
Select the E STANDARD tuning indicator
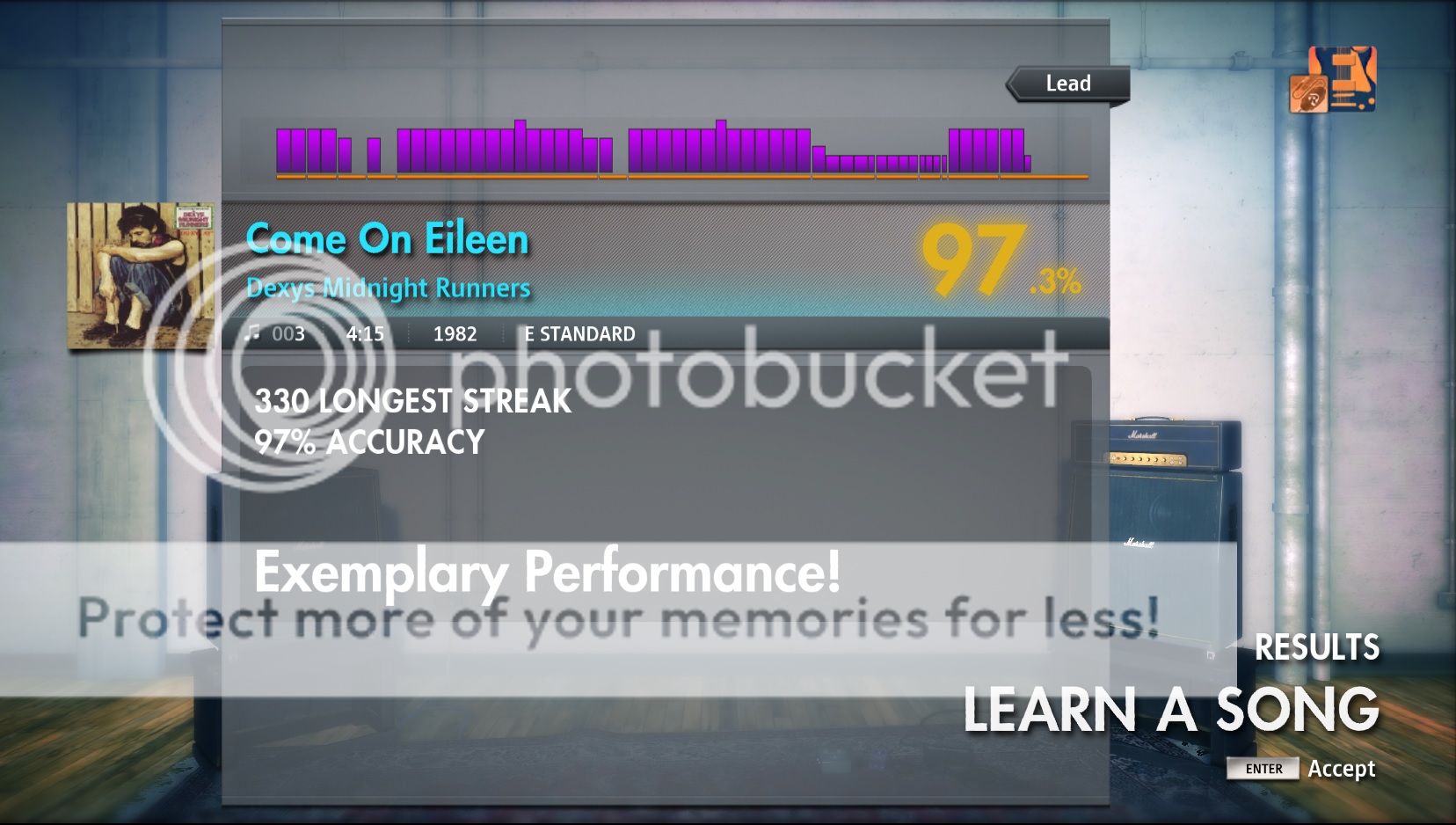[579, 334]
